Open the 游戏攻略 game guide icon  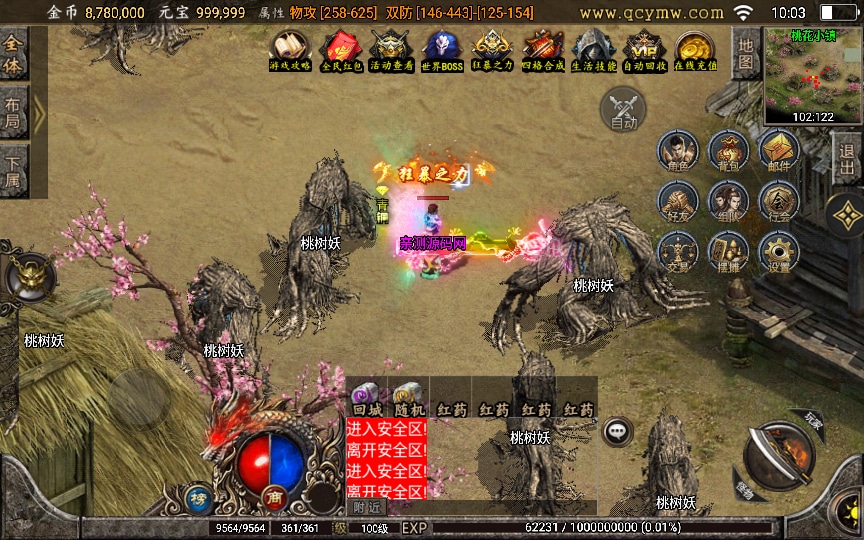290,50
